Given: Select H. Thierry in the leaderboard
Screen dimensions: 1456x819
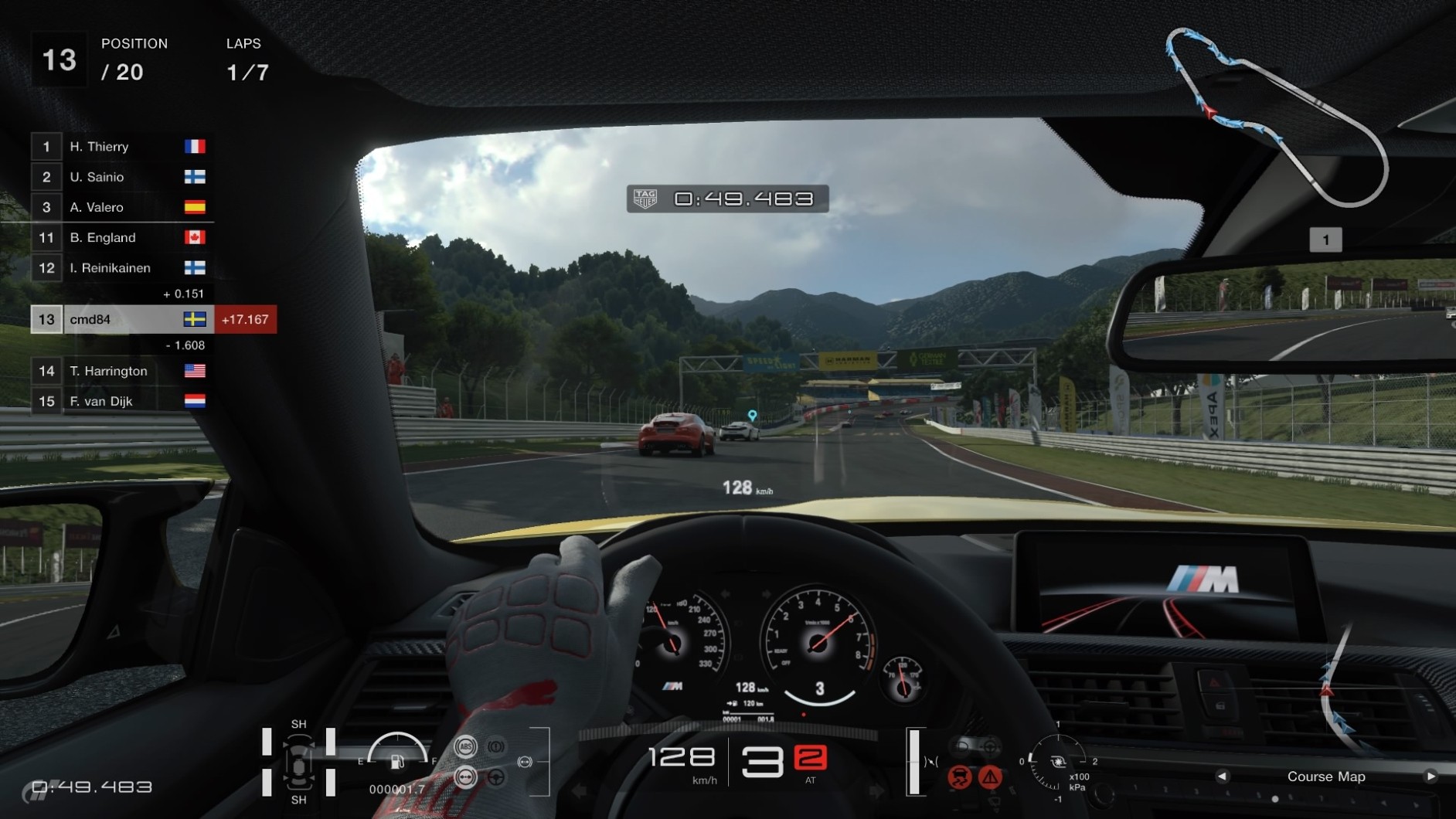Looking at the screenshot, I should point(117,147).
